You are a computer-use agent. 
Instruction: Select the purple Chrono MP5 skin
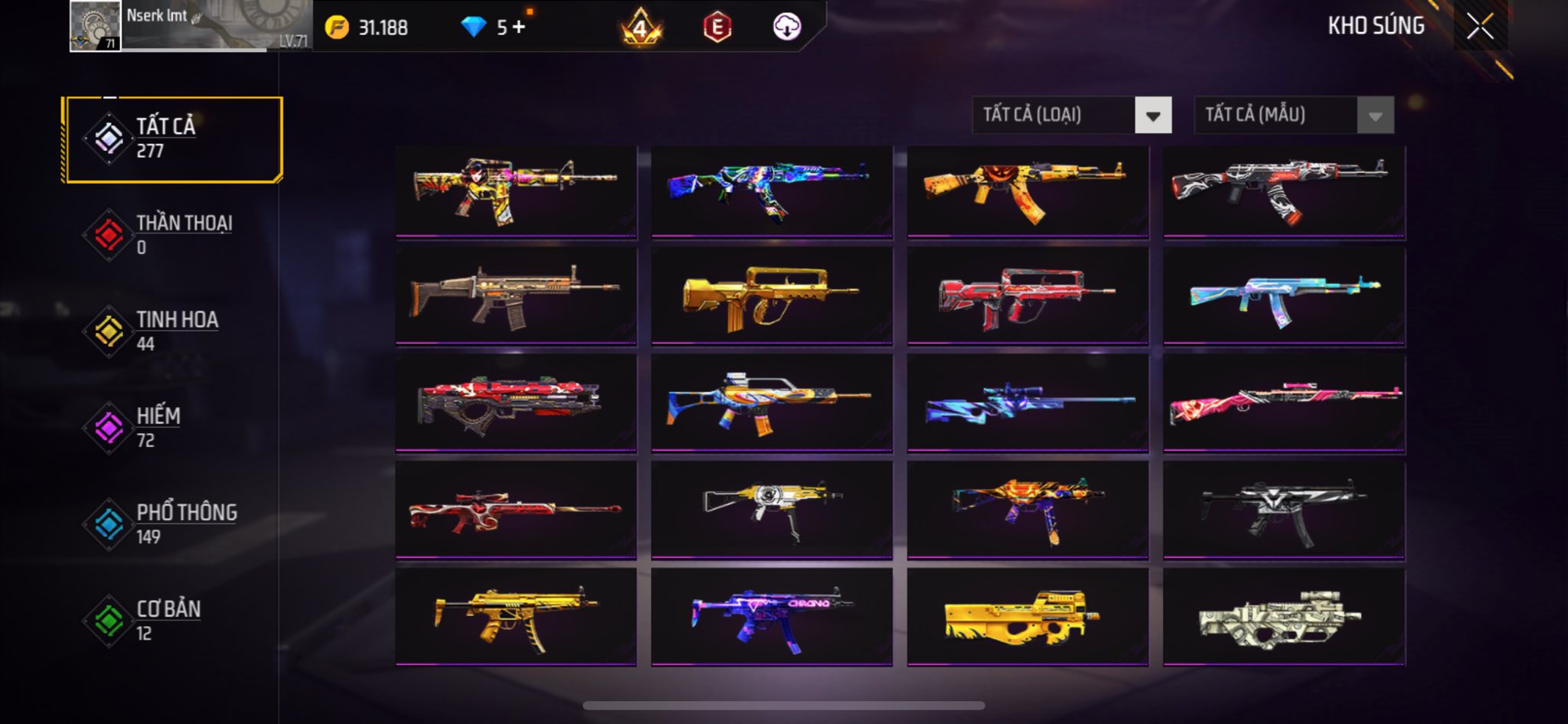(x=772, y=617)
